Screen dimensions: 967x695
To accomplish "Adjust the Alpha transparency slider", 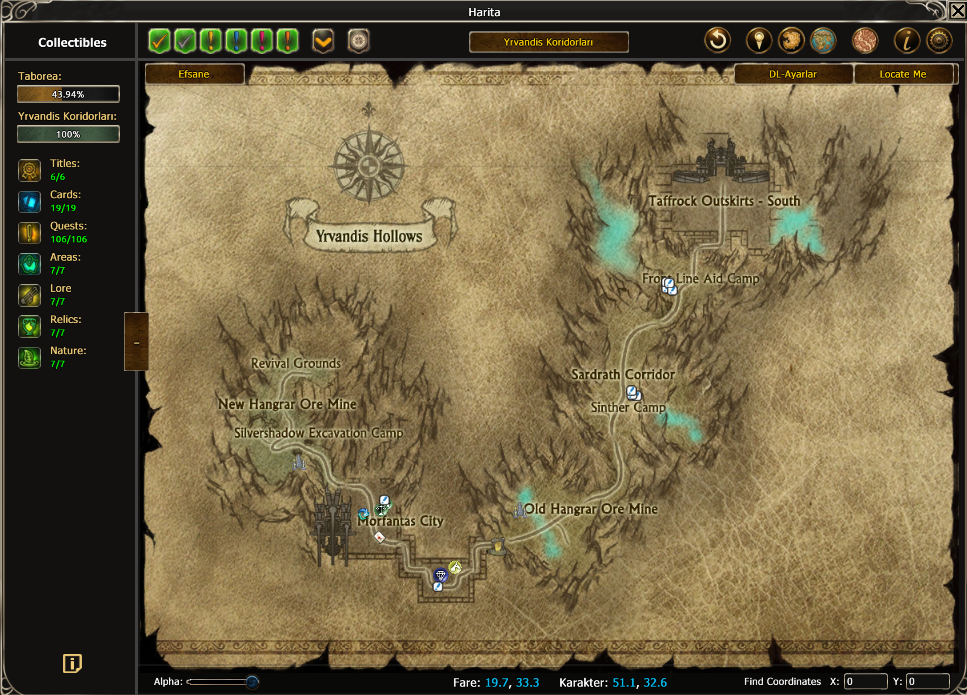I will (x=252, y=682).
